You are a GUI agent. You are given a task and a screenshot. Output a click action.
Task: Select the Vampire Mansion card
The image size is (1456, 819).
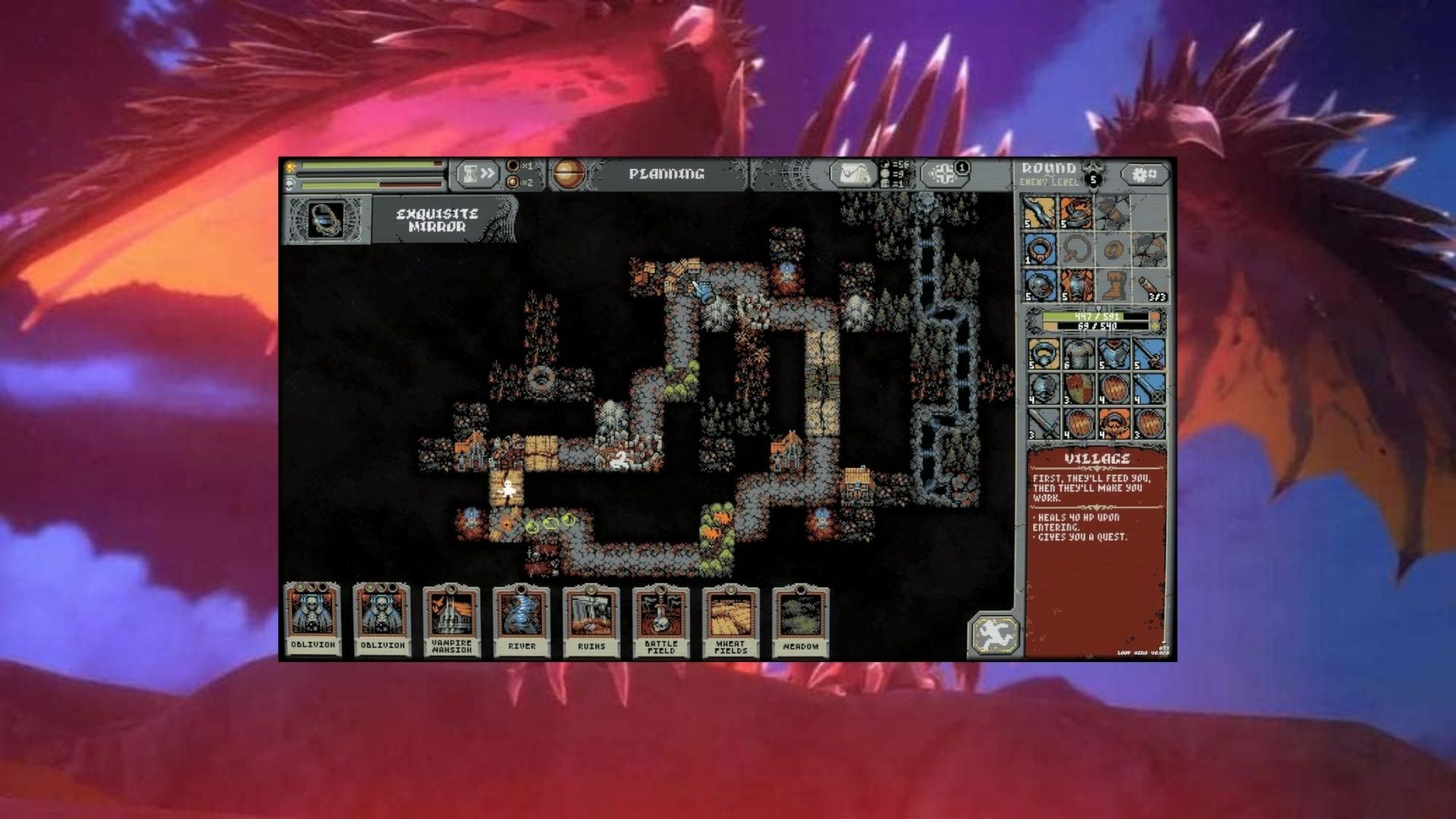pos(452,620)
